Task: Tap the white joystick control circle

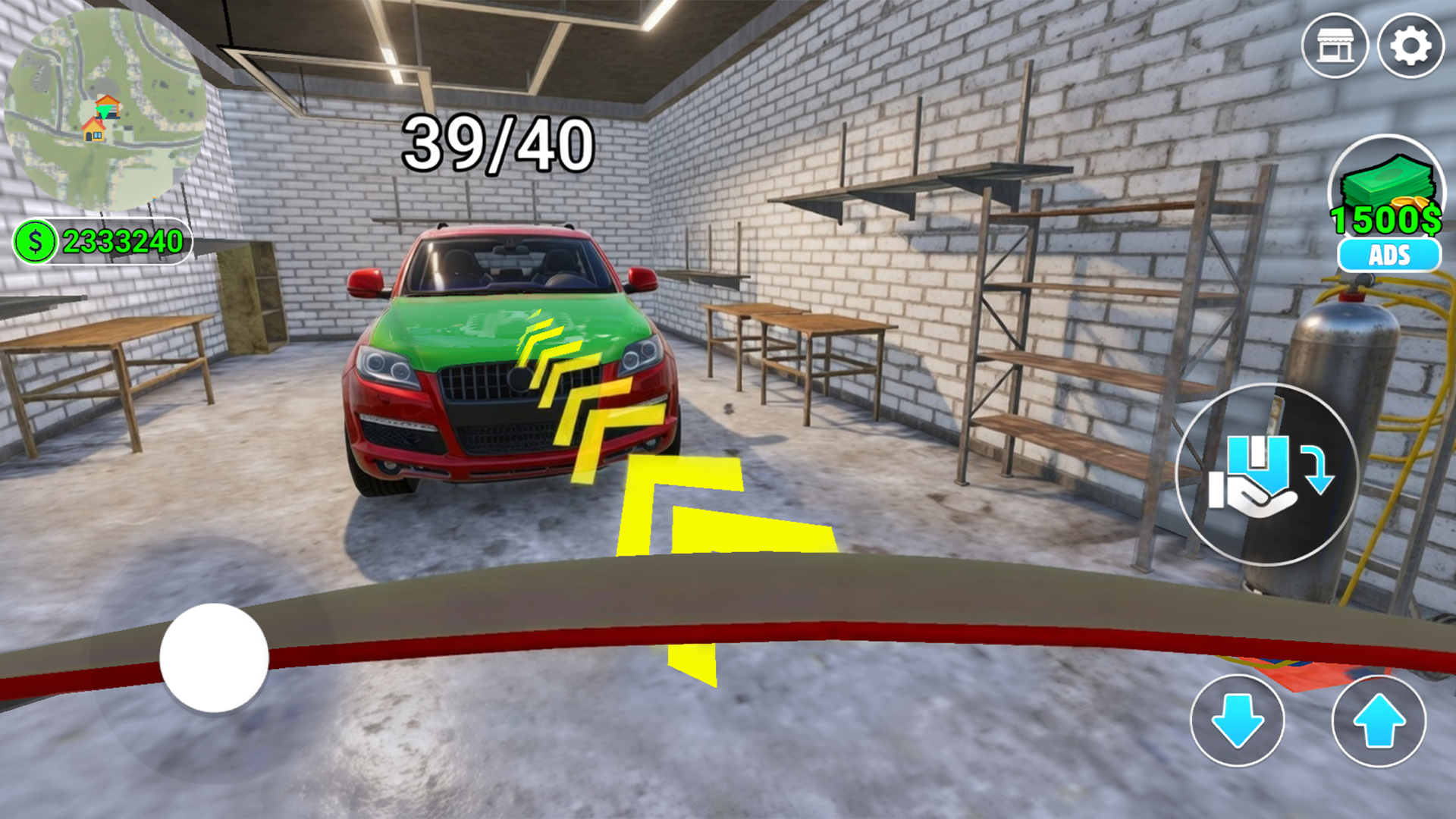Action: [x=212, y=661]
